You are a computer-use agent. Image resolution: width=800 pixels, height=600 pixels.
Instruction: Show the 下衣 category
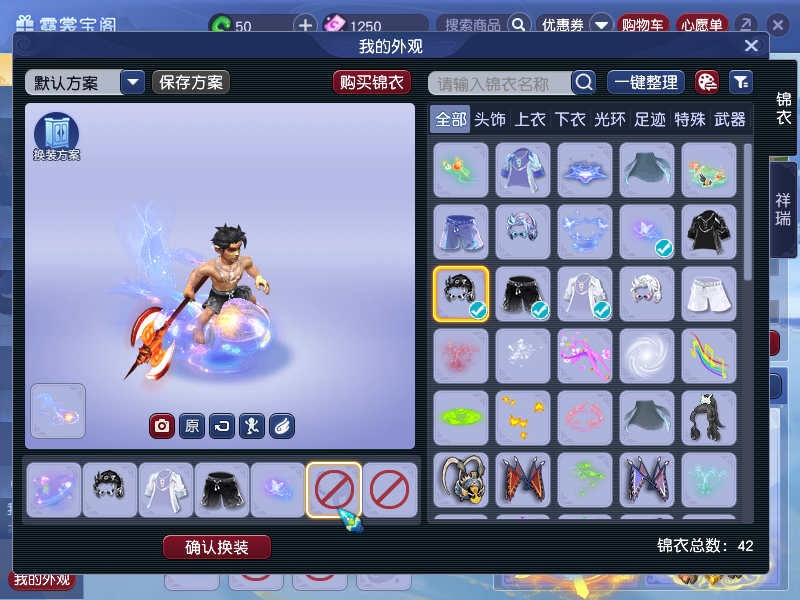point(570,120)
